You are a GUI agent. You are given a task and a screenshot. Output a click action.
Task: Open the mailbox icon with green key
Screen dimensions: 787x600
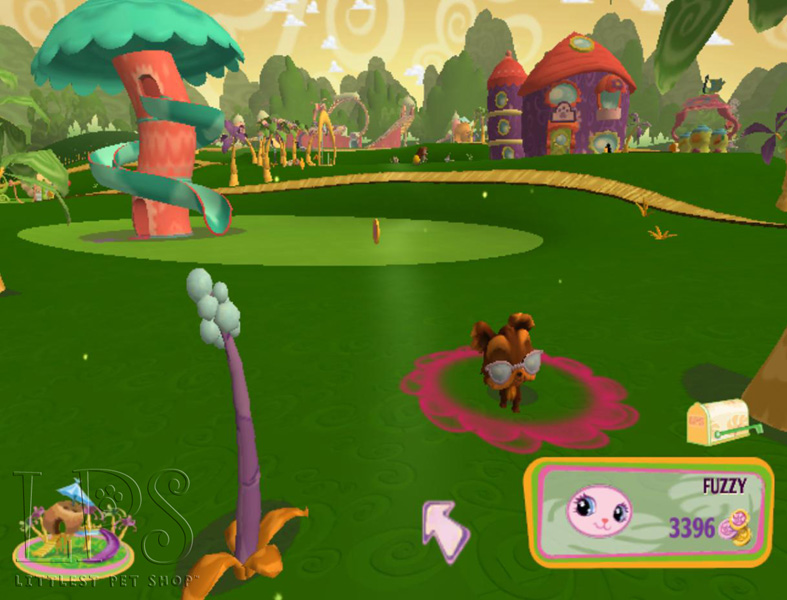(x=720, y=422)
